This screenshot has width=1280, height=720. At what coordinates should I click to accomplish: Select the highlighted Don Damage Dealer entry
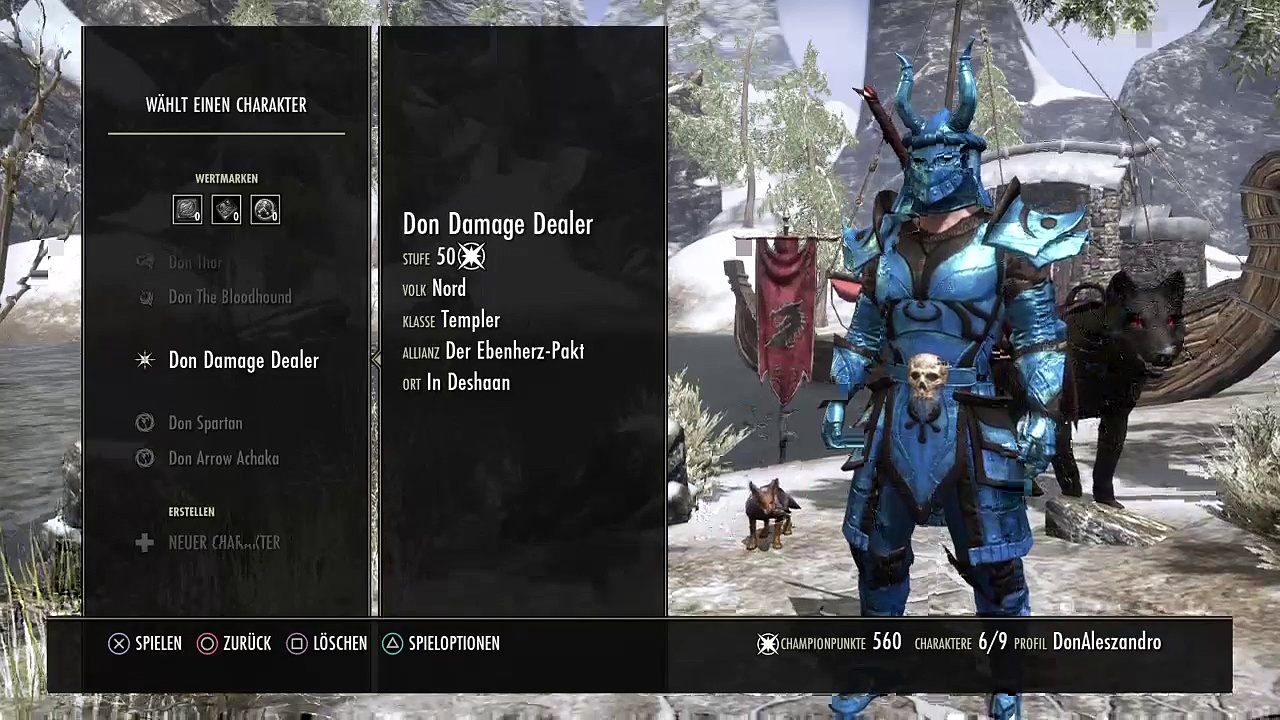click(243, 361)
